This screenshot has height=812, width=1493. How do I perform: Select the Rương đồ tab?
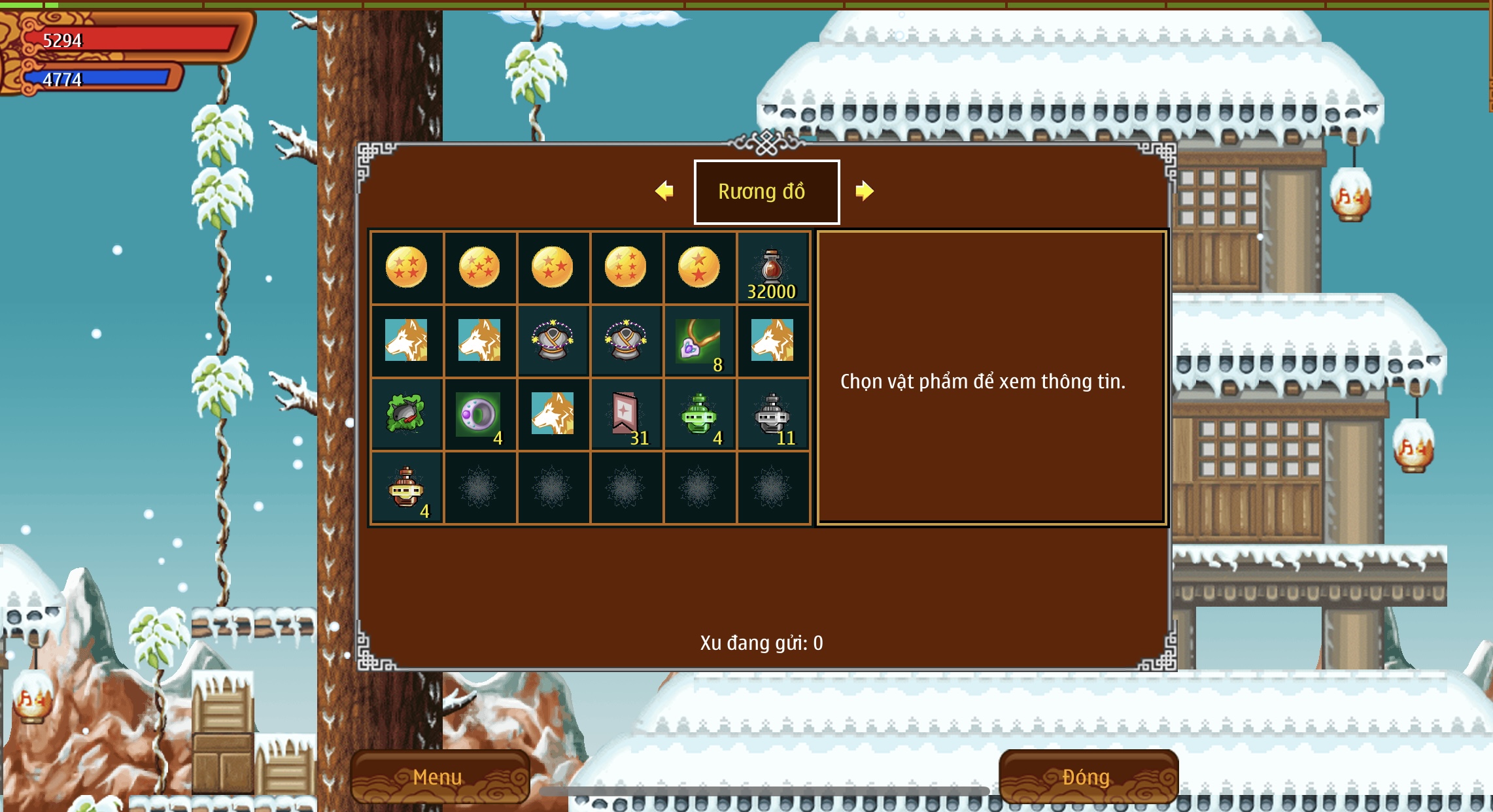766,192
